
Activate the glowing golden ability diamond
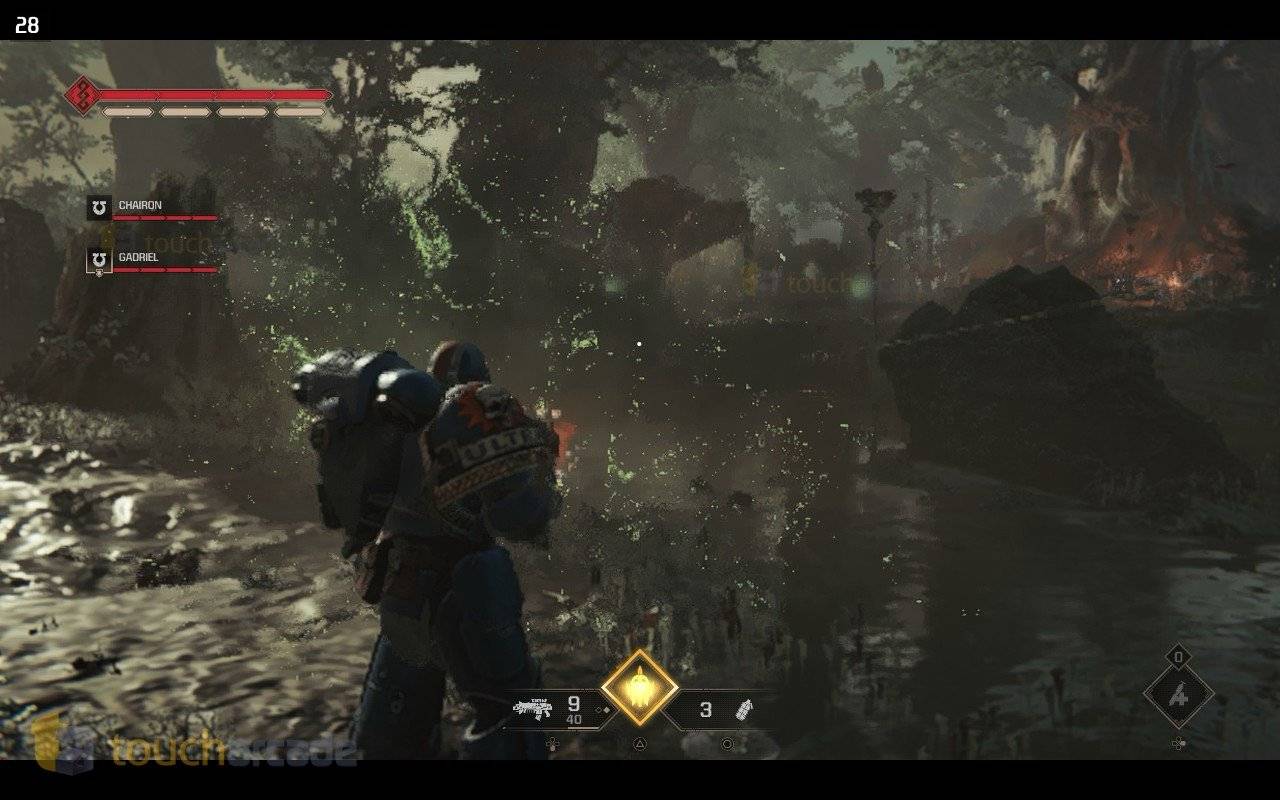tap(639, 688)
